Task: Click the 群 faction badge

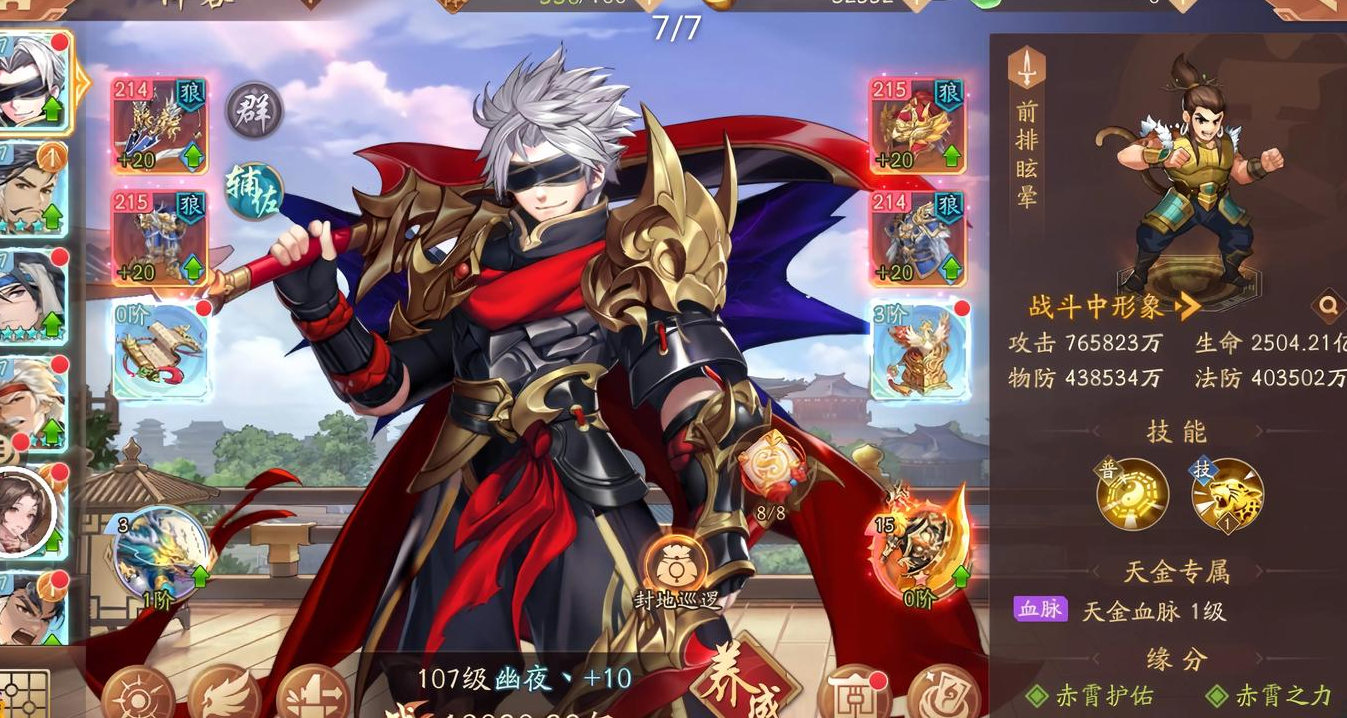Action: click(254, 110)
